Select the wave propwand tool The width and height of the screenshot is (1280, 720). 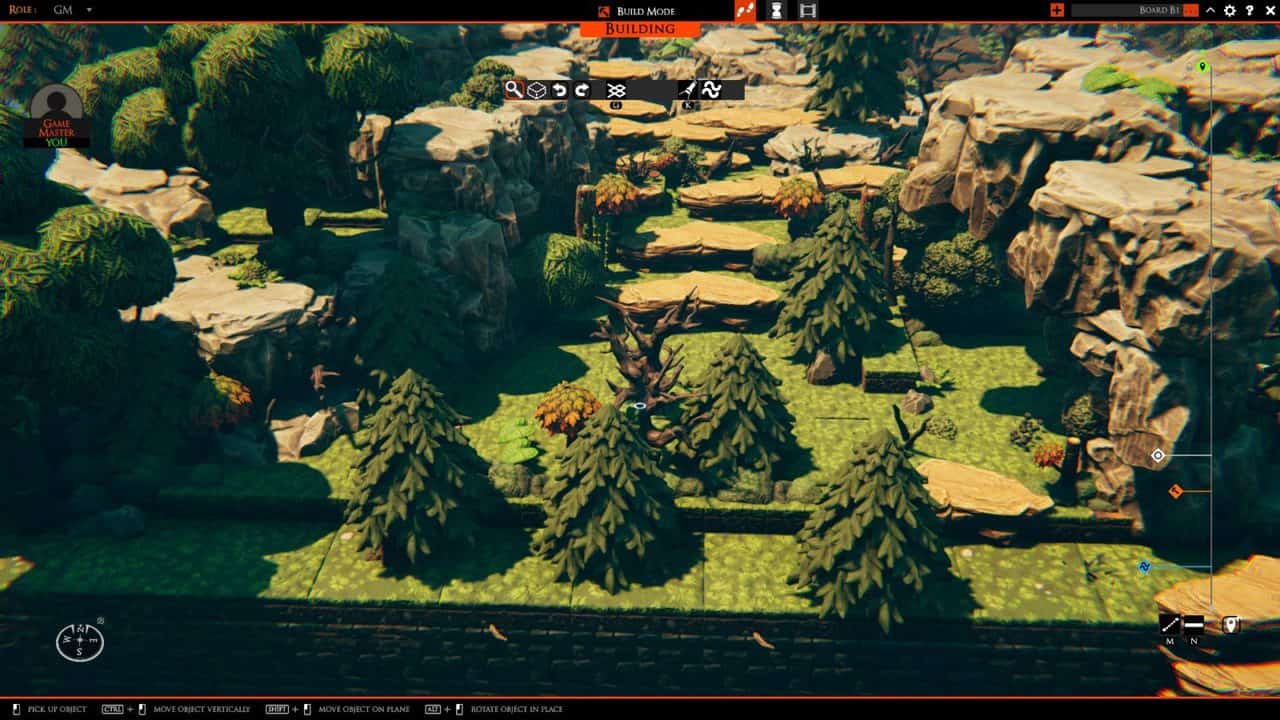pos(713,89)
